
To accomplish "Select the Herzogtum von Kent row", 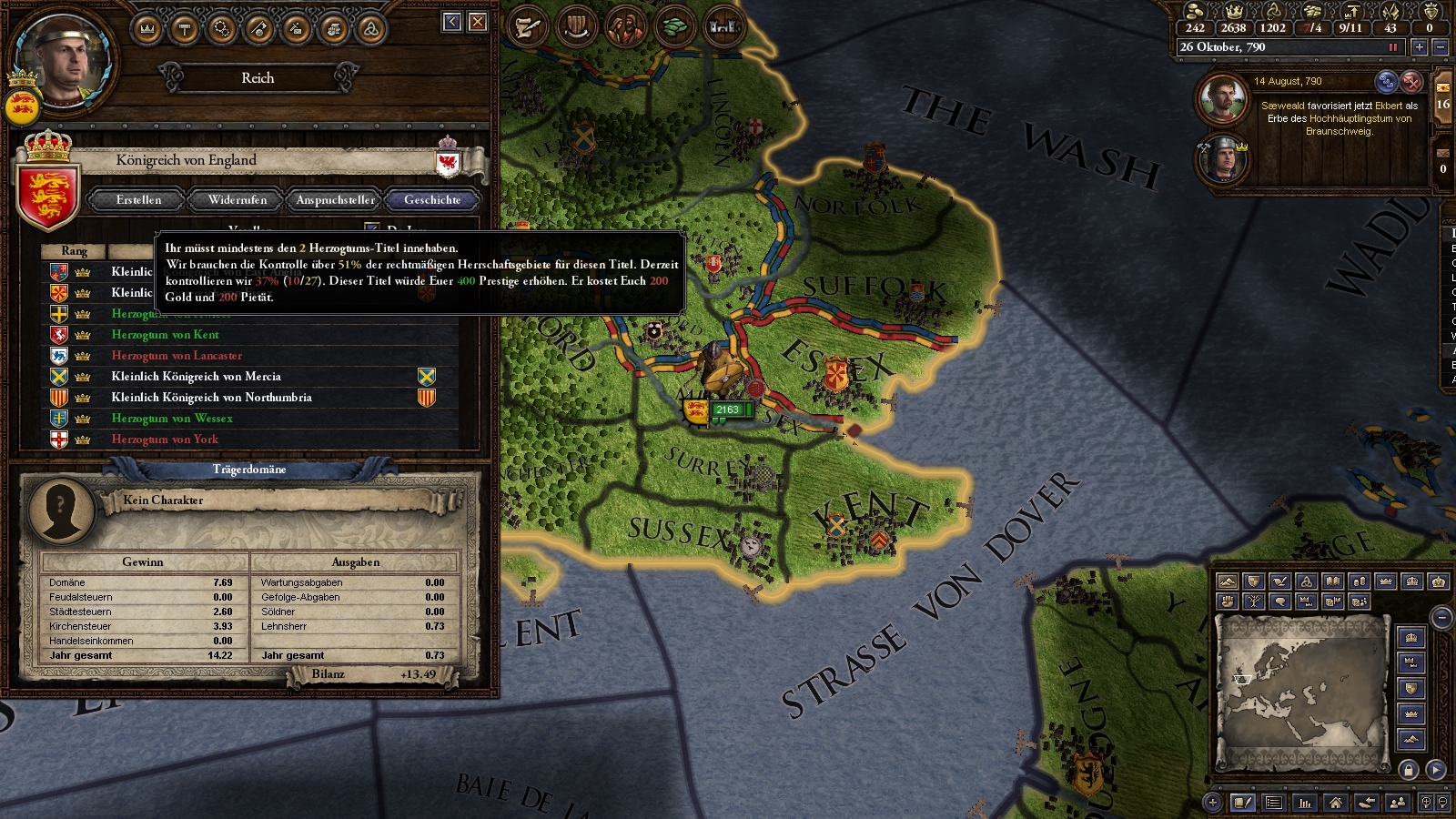I will click(165, 335).
